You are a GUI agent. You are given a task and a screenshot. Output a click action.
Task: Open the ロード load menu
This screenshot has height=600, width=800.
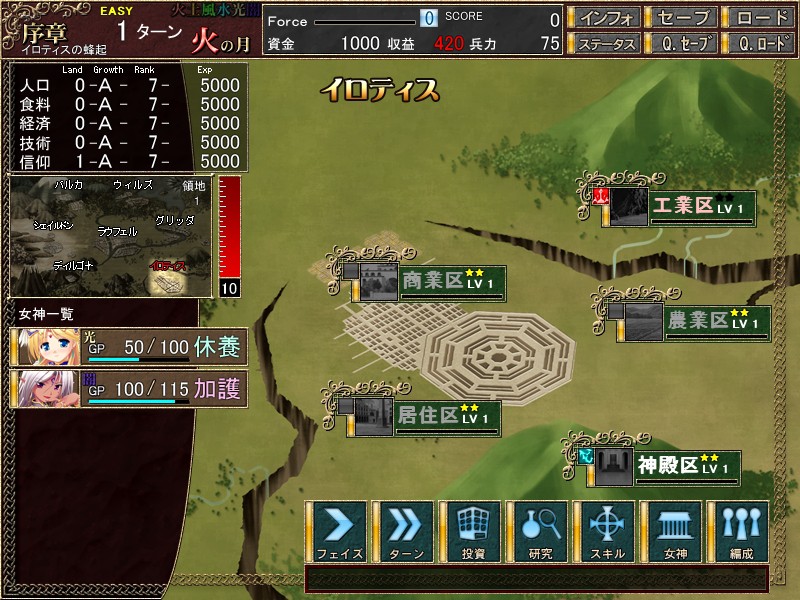click(x=758, y=17)
